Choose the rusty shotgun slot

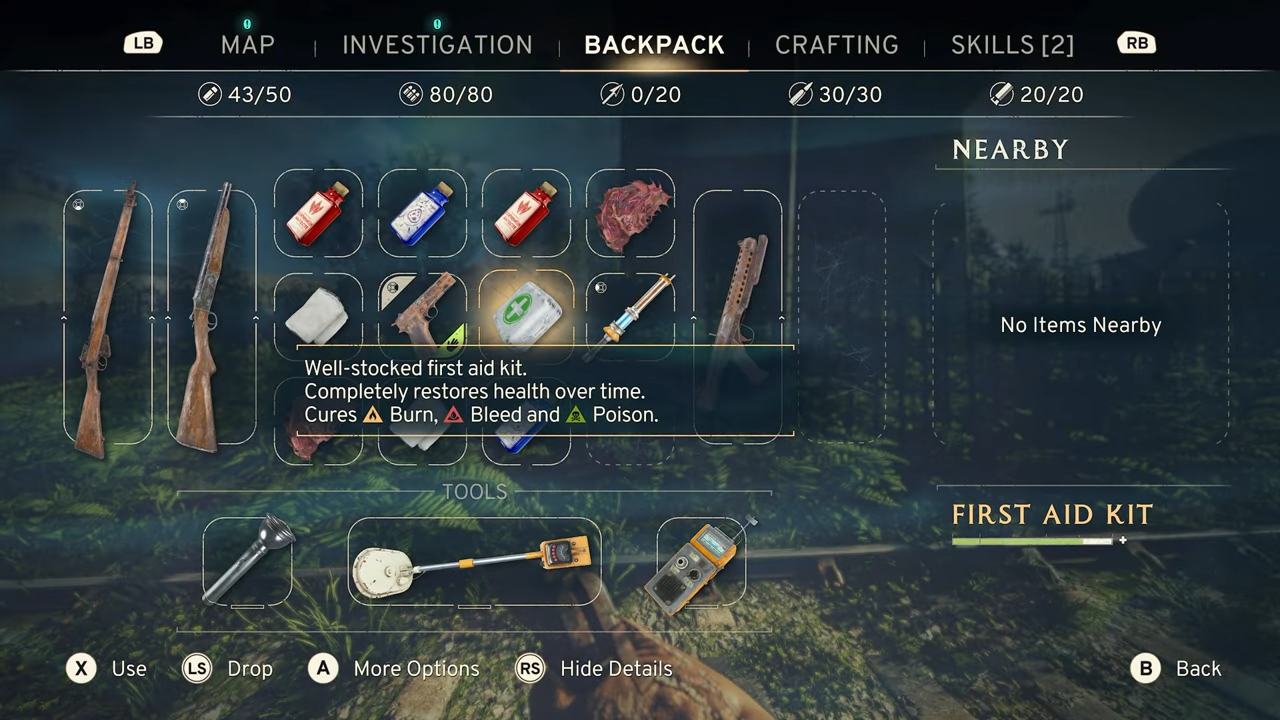(211, 316)
